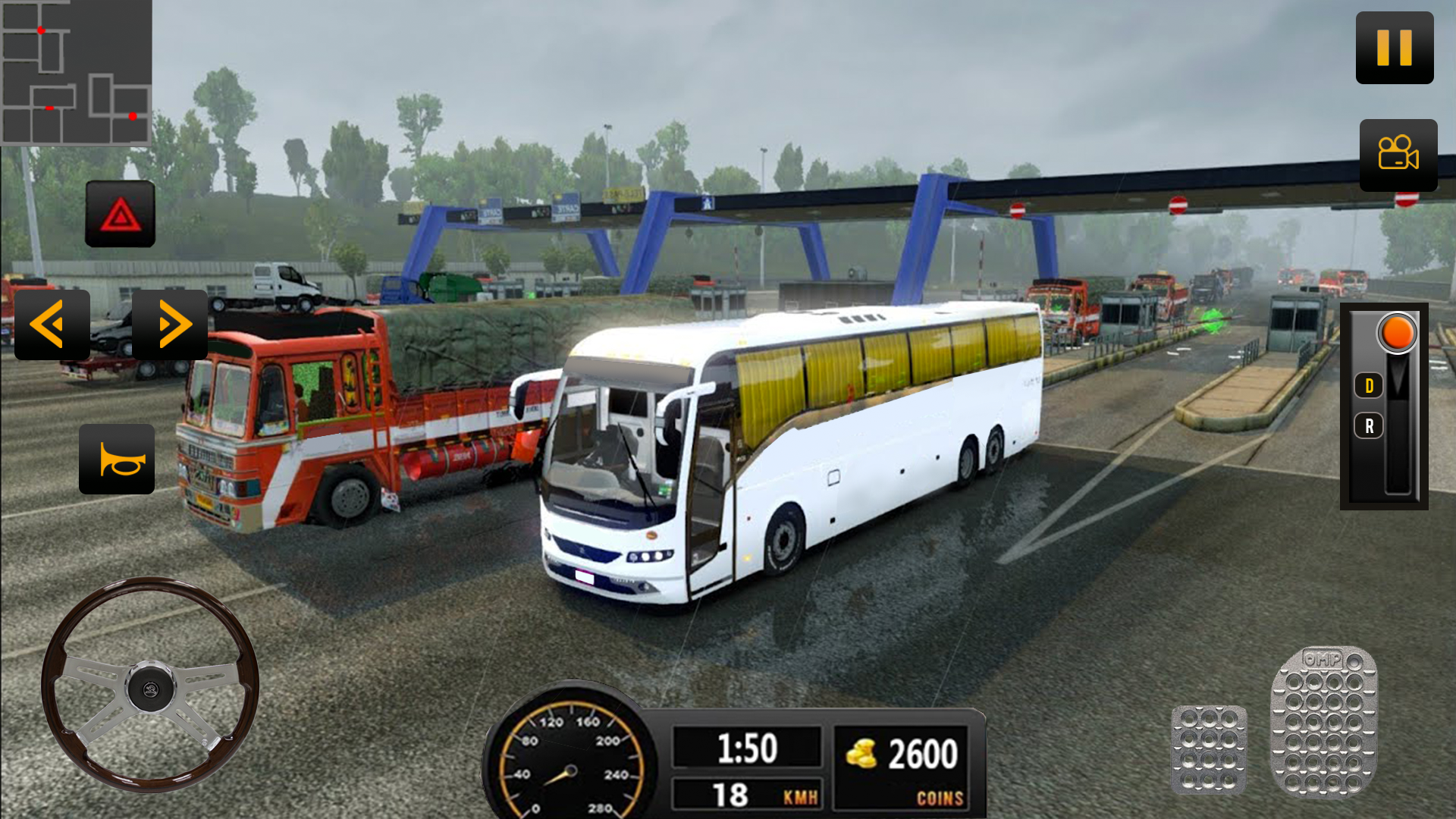Tap the 18 KMH speed readout
The width and height of the screenshot is (1456, 819).
(747, 795)
